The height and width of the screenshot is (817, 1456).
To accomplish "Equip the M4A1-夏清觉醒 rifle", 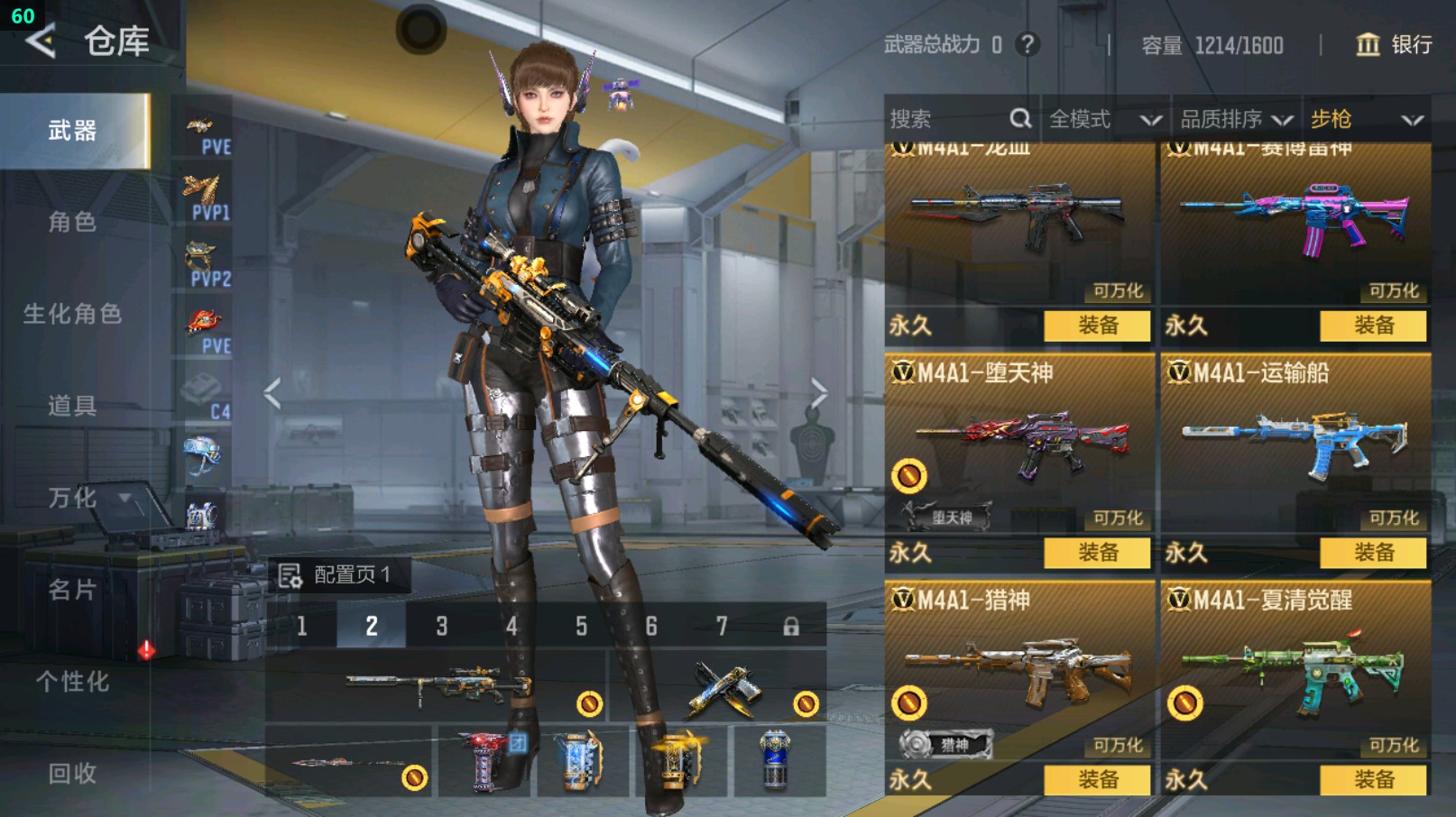I will (x=1373, y=780).
